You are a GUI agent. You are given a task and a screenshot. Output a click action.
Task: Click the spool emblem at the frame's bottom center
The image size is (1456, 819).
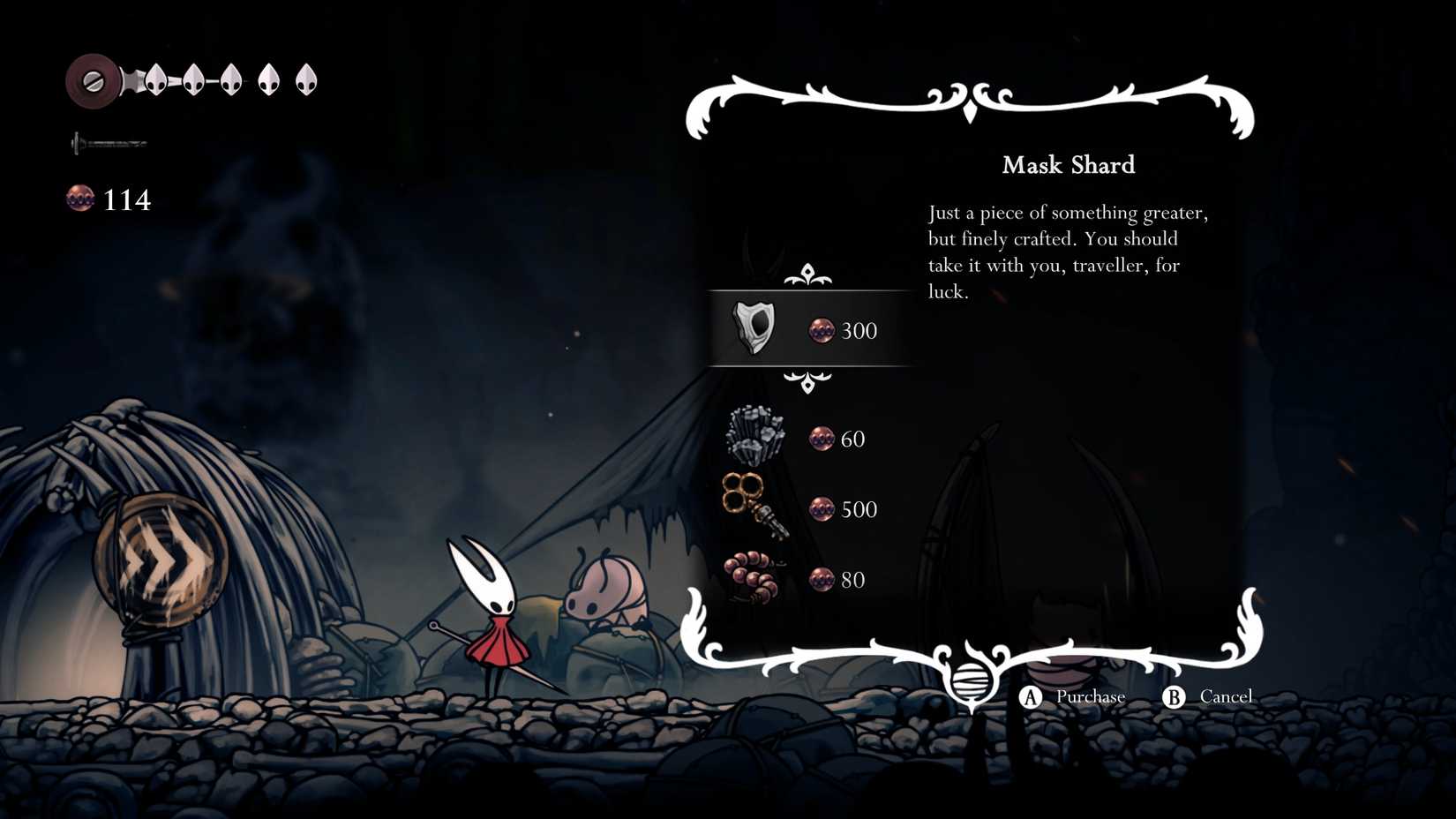pos(971,684)
